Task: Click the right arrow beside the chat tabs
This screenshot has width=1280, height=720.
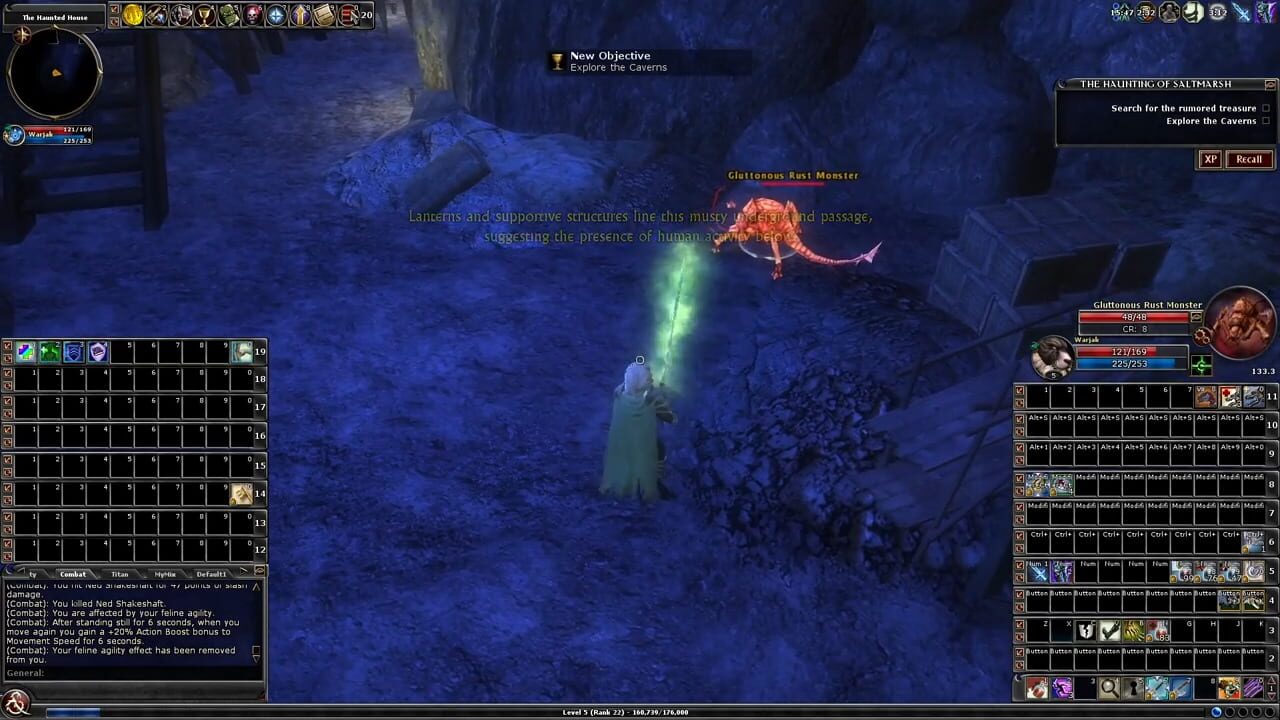Action: (245, 570)
